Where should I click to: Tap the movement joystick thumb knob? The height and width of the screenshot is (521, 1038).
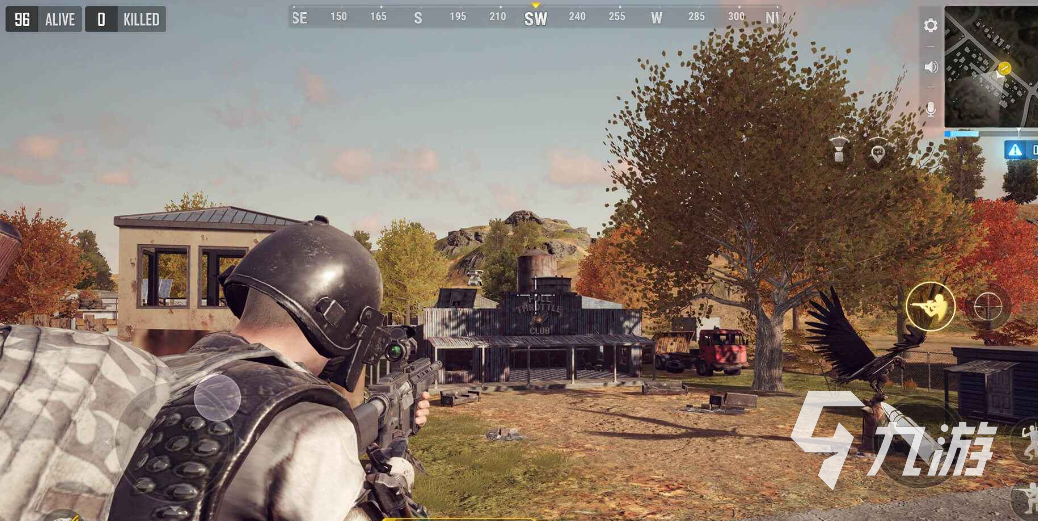pyautogui.click(x=217, y=398)
